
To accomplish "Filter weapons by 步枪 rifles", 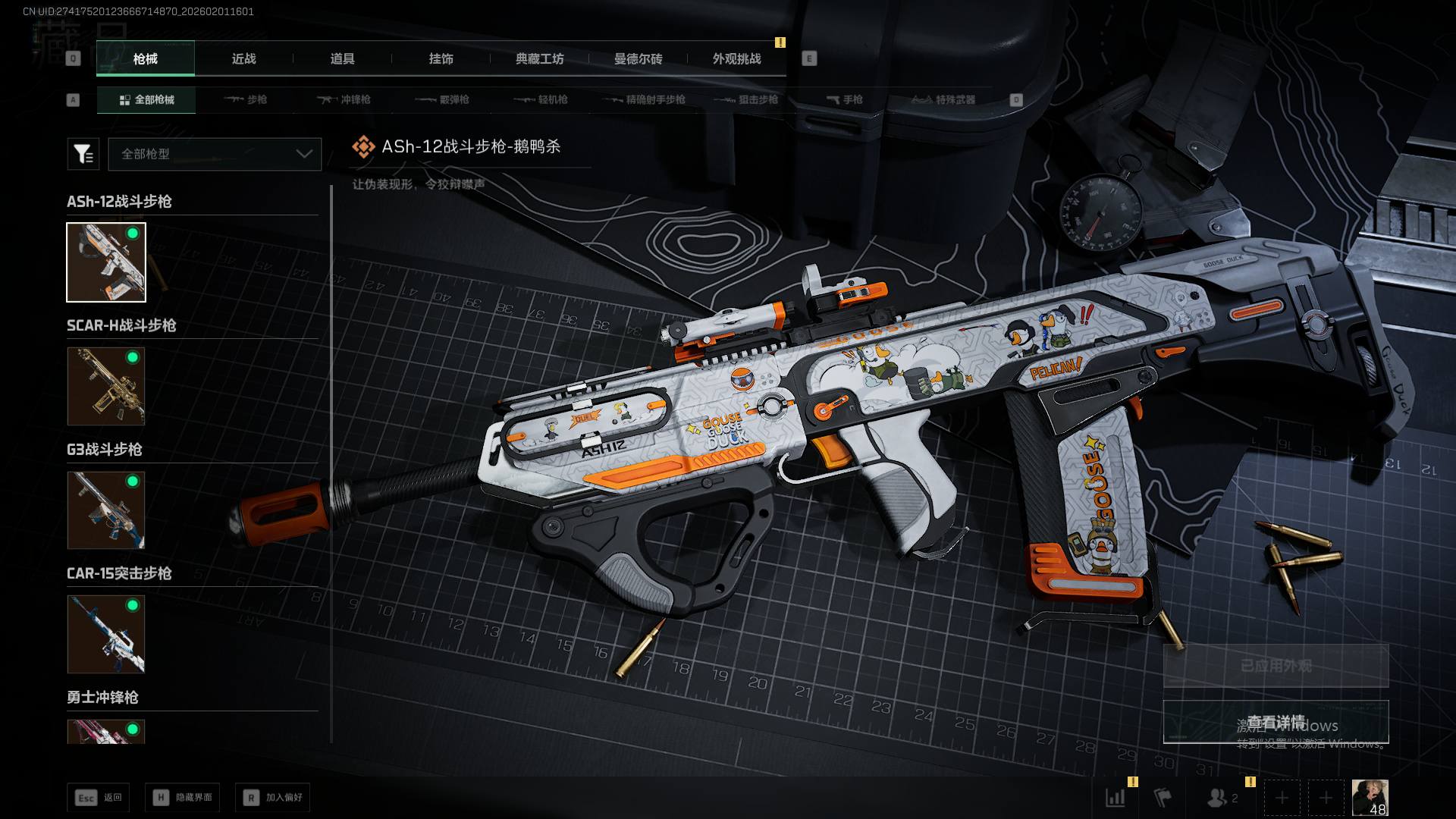I will (246, 100).
